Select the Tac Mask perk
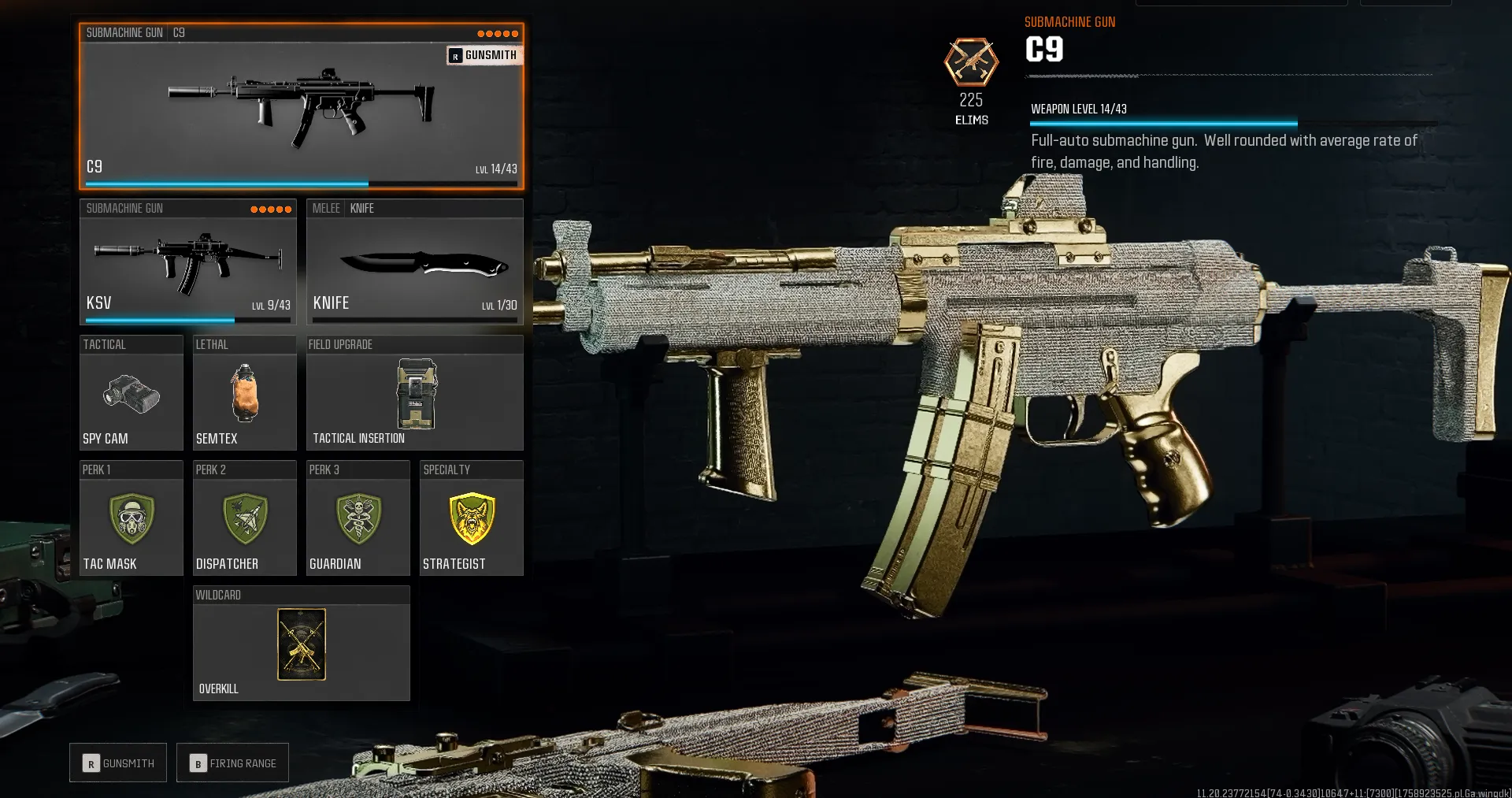 [131, 520]
